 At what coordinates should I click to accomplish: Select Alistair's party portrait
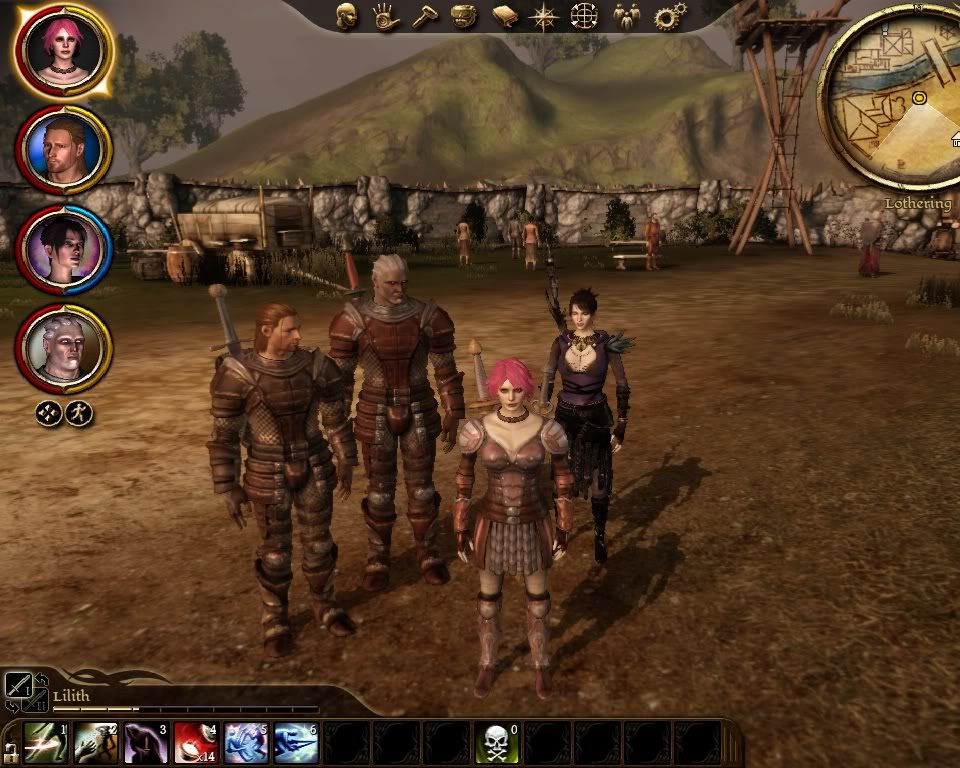click(x=64, y=148)
